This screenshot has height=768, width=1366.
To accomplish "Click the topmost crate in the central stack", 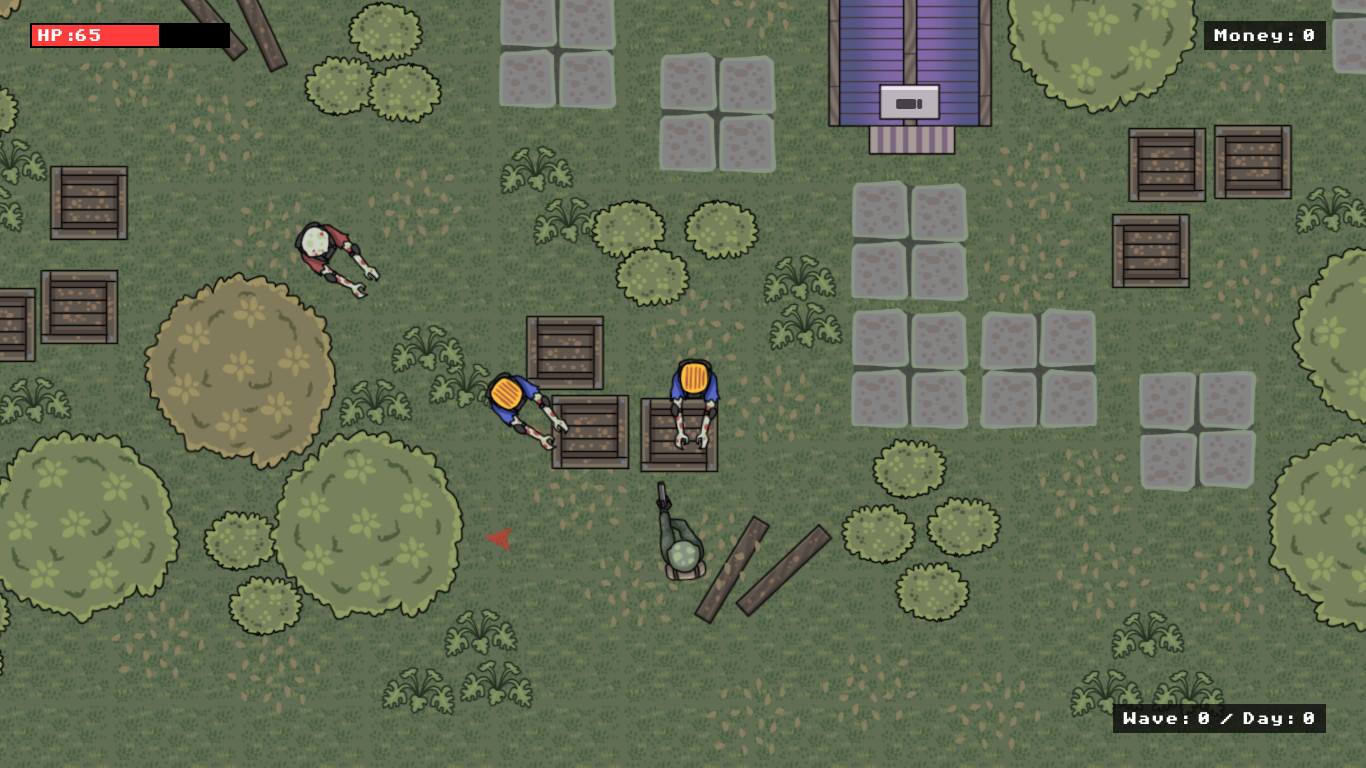I will click(x=565, y=350).
